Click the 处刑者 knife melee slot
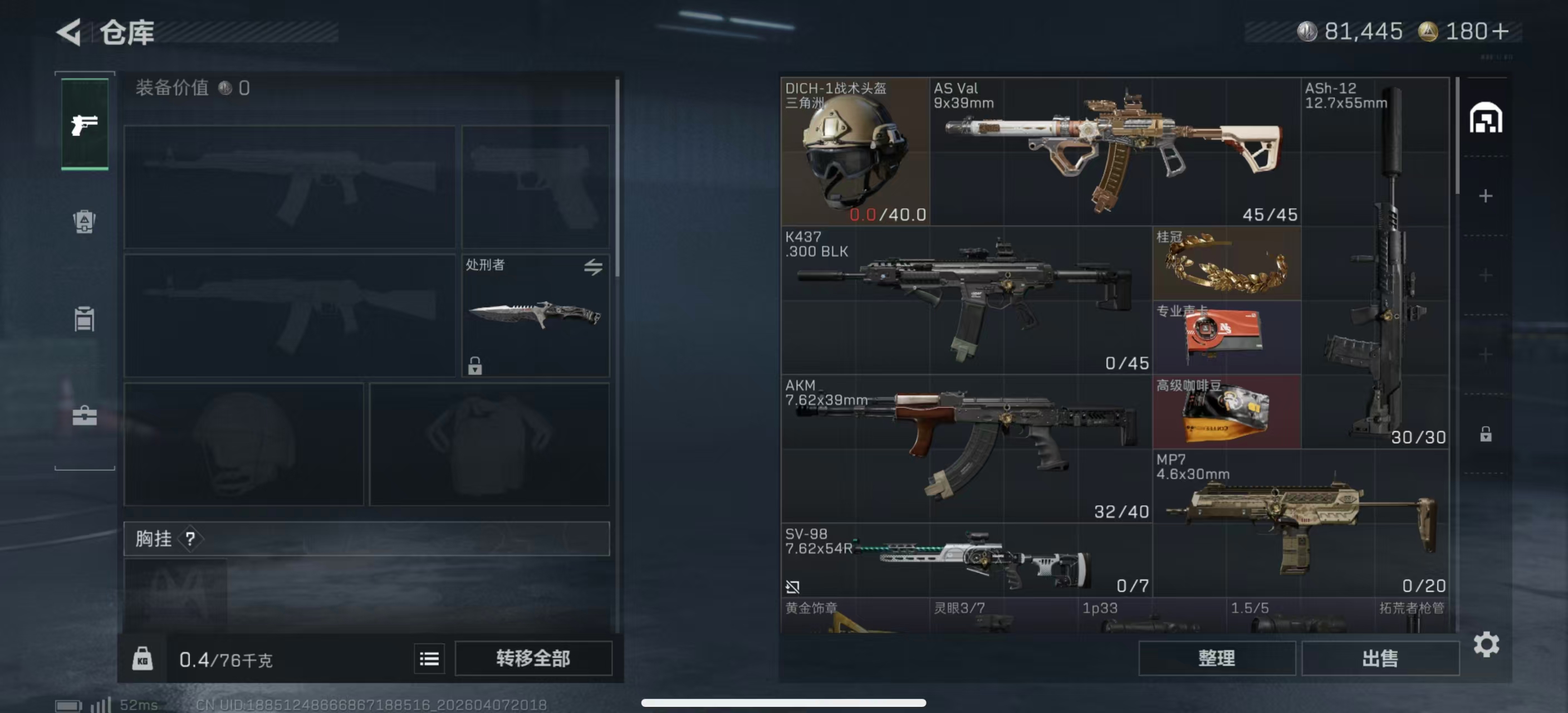The image size is (1568, 713). [535, 315]
